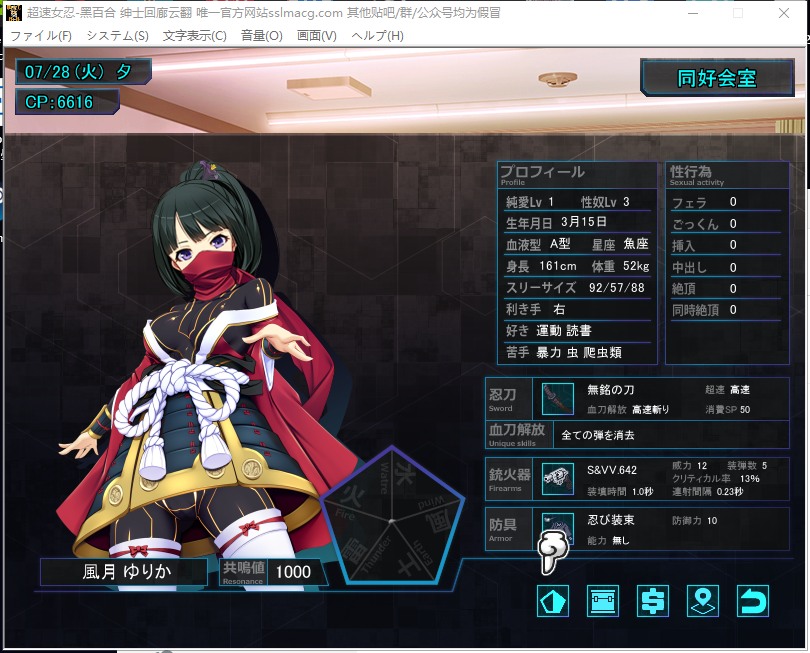Open the システム(S) menu

(117, 35)
